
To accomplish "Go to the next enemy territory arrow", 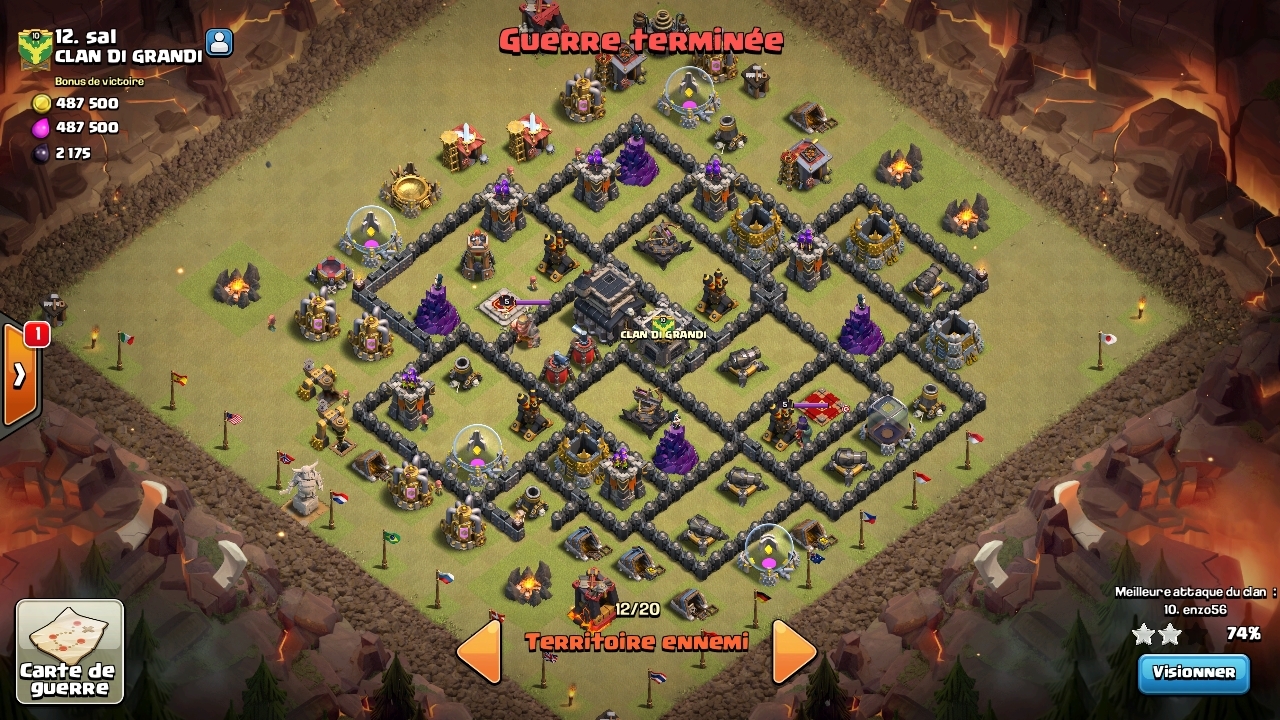I will (x=794, y=652).
